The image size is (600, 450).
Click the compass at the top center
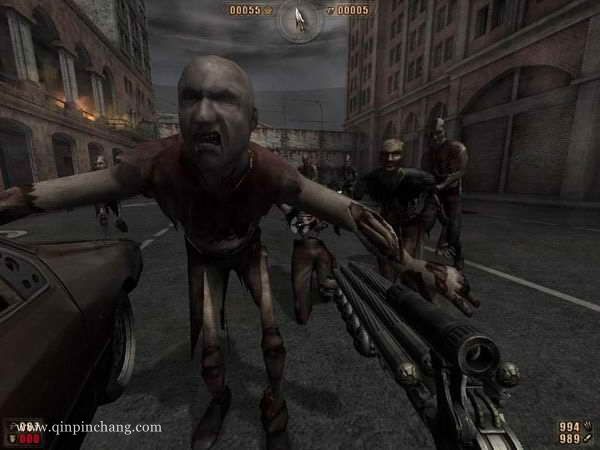[x=299, y=16]
